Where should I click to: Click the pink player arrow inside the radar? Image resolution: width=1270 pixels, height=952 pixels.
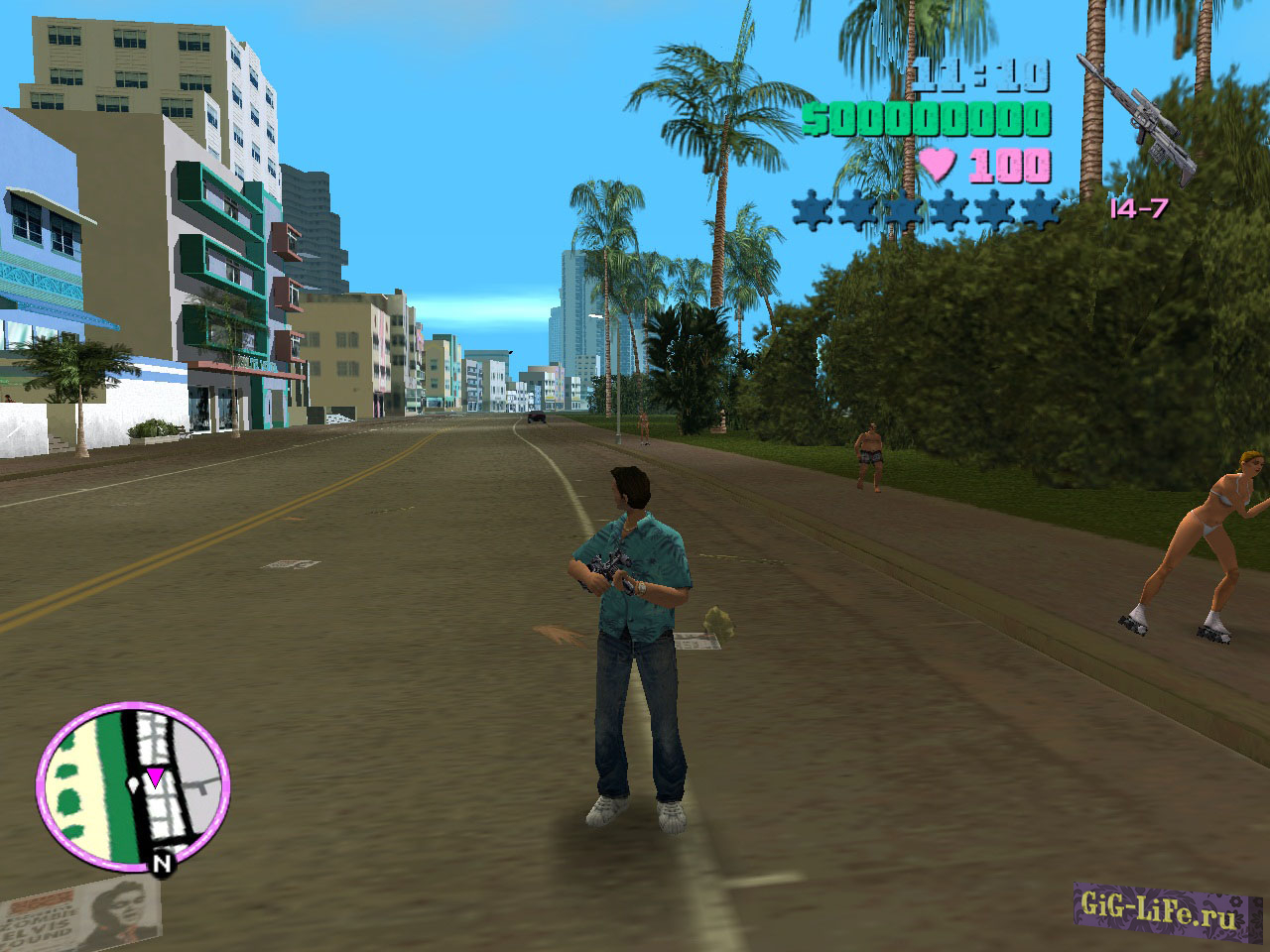(x=155, y=776)
